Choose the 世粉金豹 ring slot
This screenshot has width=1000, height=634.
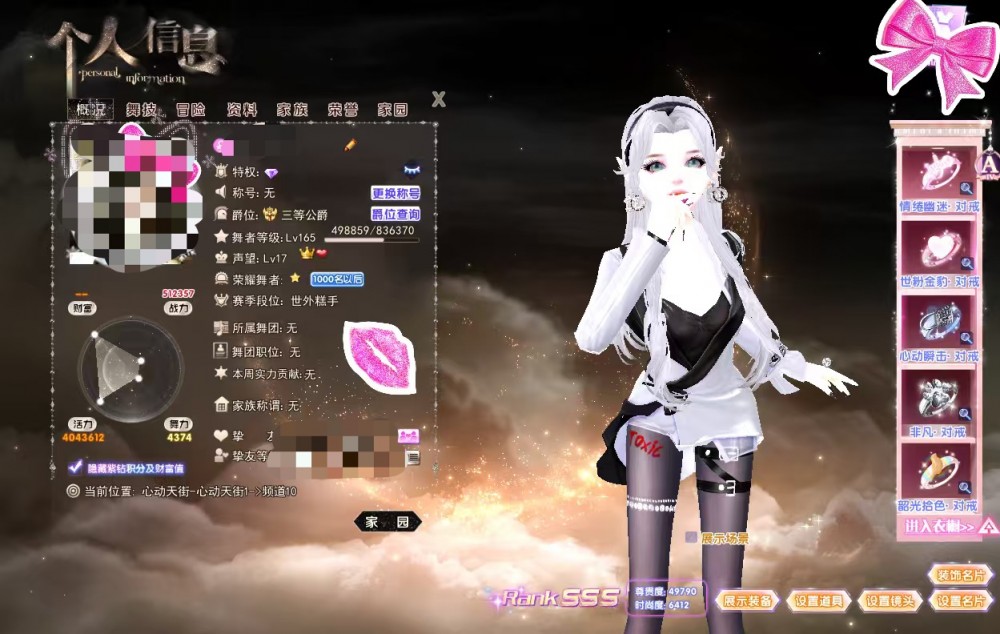click(937, 247)
